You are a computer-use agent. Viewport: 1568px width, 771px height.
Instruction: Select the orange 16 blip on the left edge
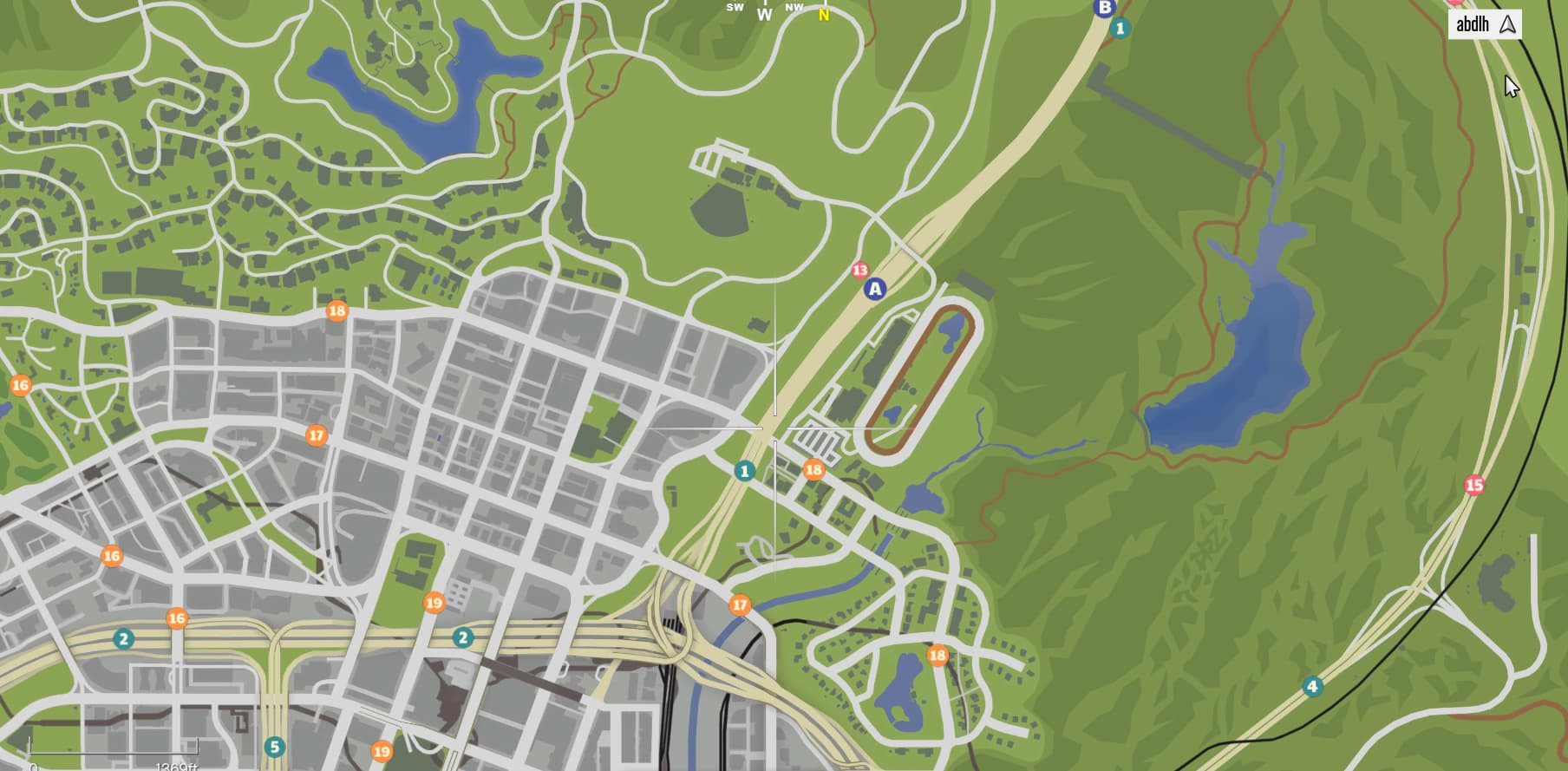[x=22, y=383]
